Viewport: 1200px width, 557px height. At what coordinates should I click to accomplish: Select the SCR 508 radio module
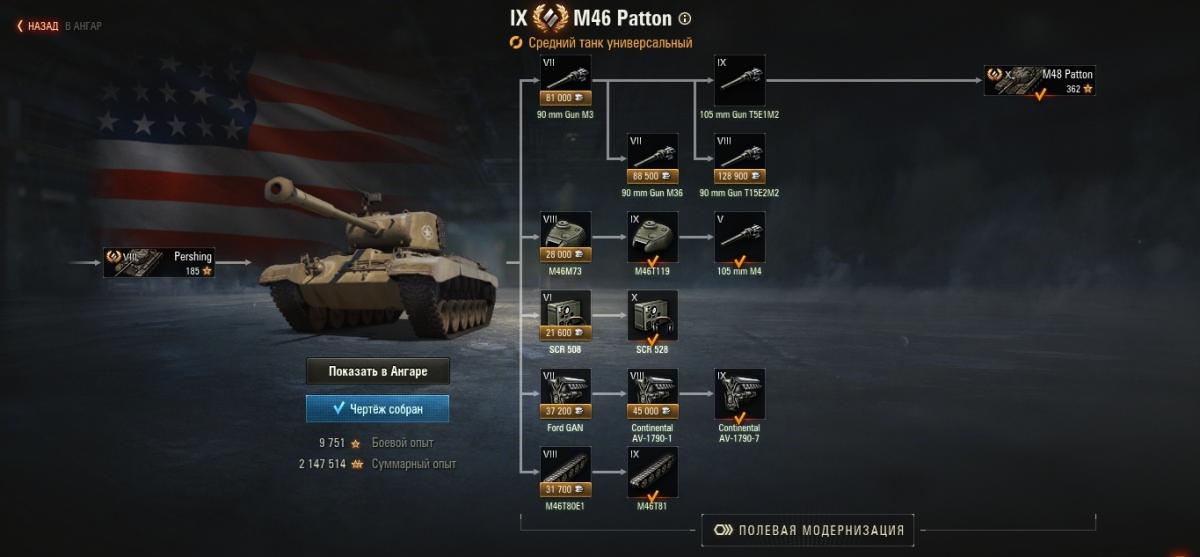565,315
